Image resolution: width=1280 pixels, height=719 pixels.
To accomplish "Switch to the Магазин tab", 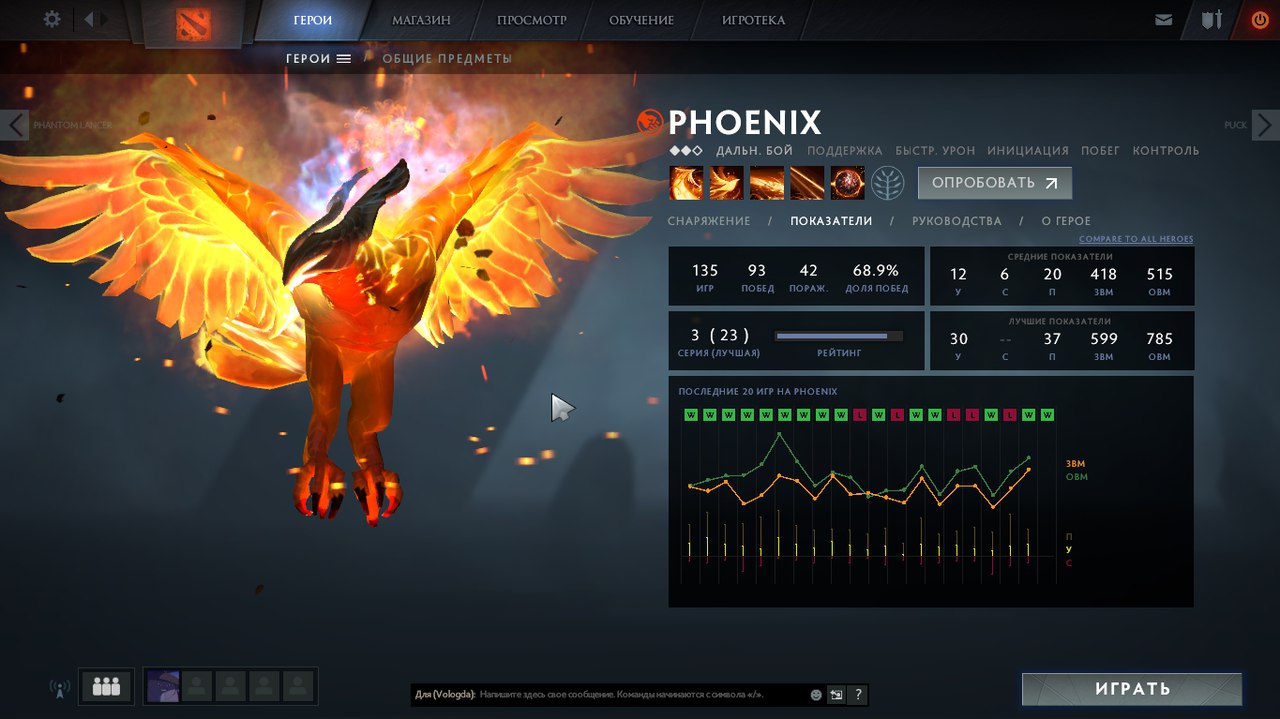I will point(421,20).
